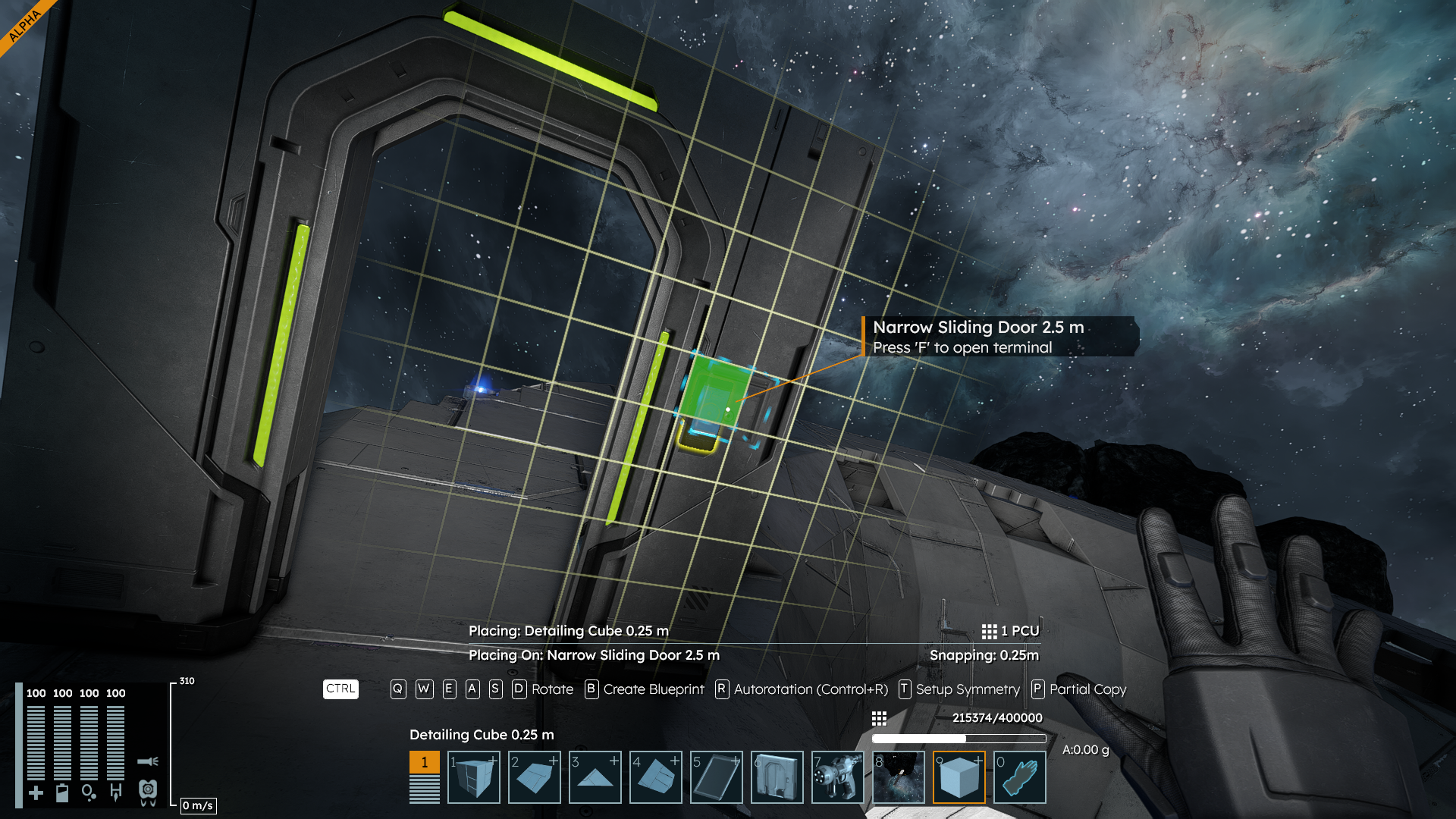Switch to the glove hand tool in slot 0
This screenshot has width=1456, height=819.
(x=1020, y=777)
